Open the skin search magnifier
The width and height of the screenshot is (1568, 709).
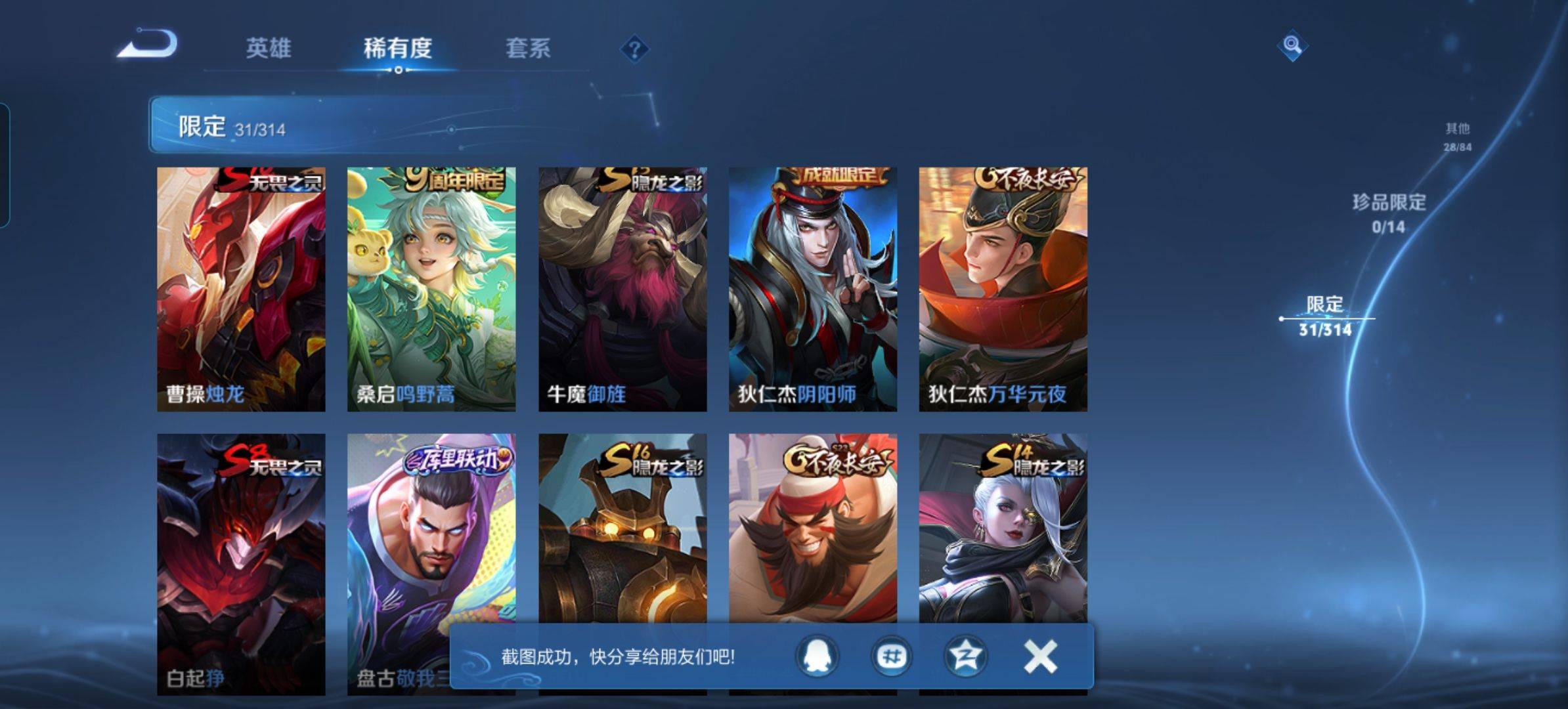coord(1292,45)
